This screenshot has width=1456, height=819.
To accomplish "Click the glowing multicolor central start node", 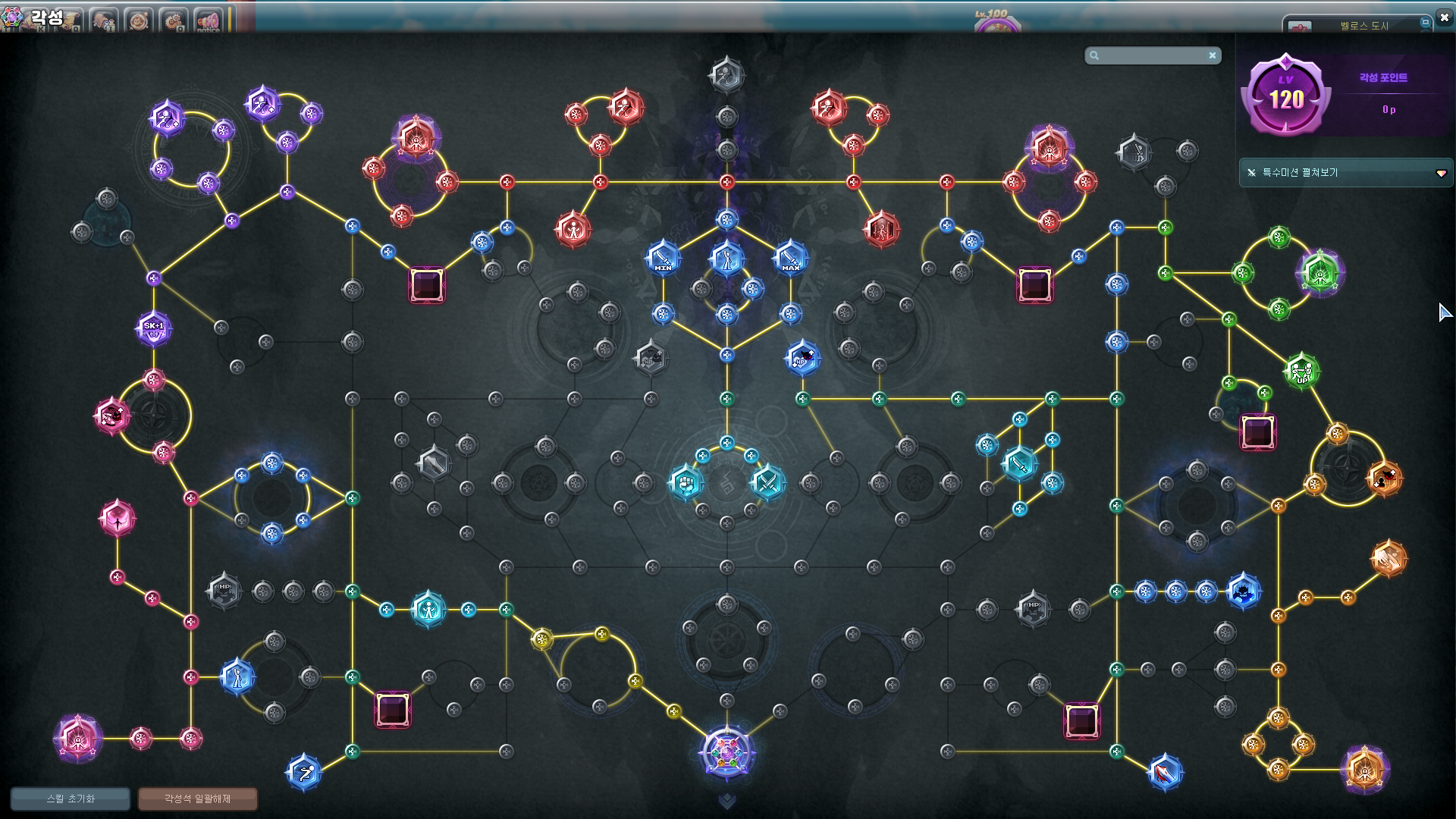I will (x=726, y=753).
